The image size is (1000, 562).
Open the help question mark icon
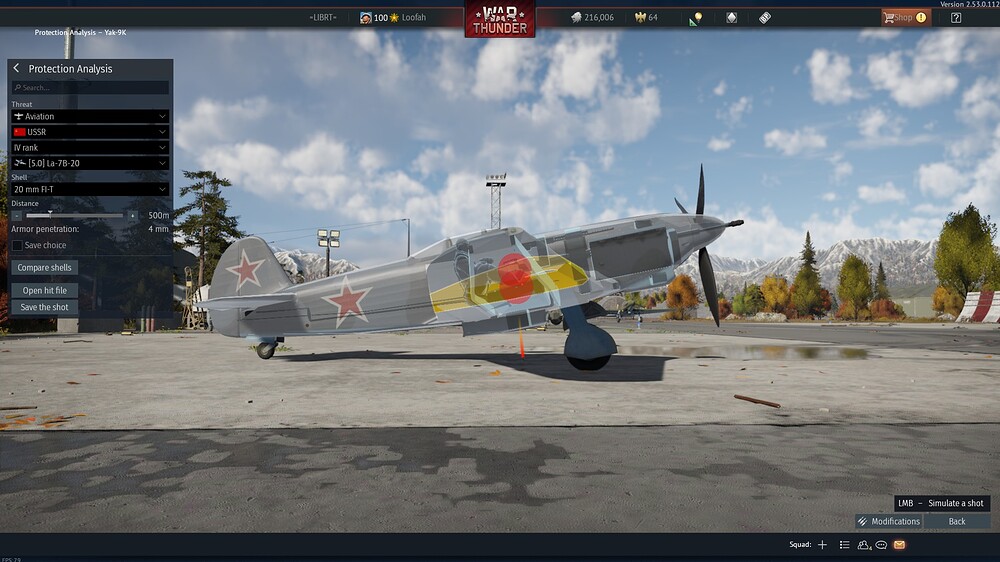coord(956,17)
